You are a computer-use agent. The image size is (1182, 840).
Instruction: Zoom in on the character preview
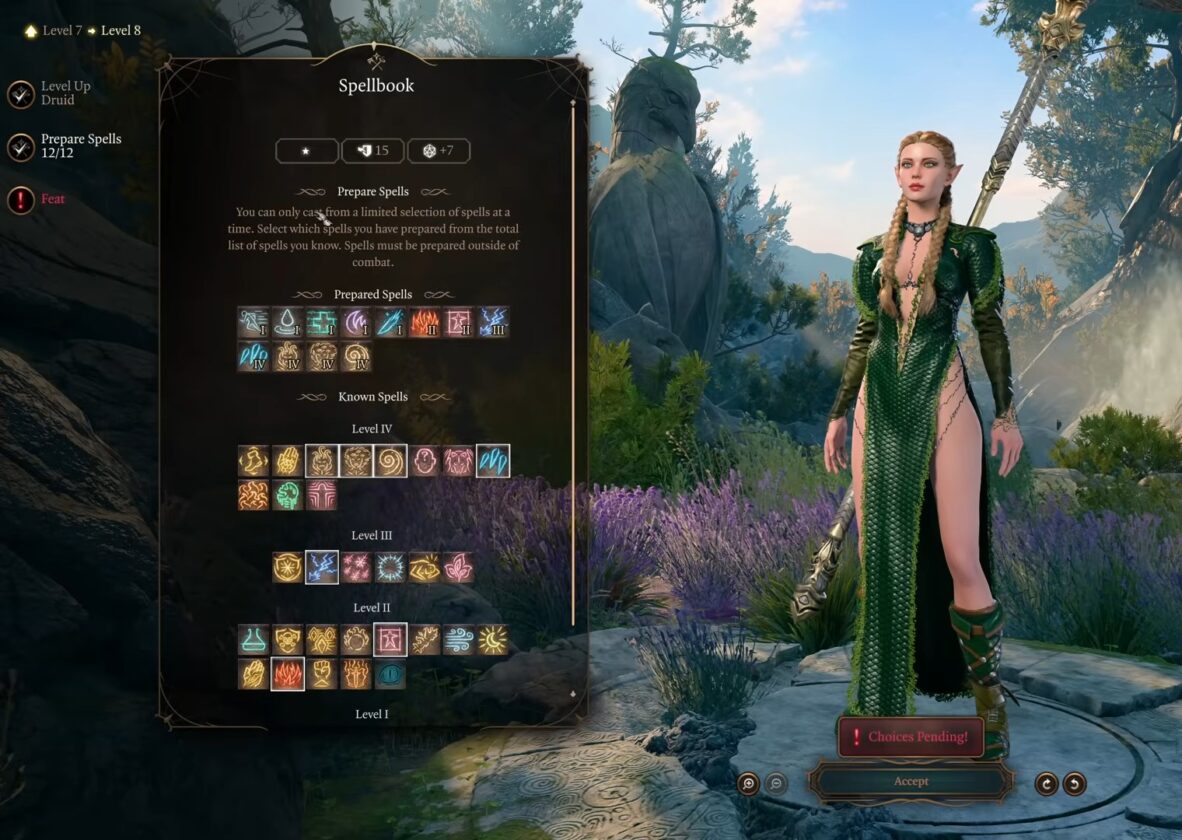point(748,783)
